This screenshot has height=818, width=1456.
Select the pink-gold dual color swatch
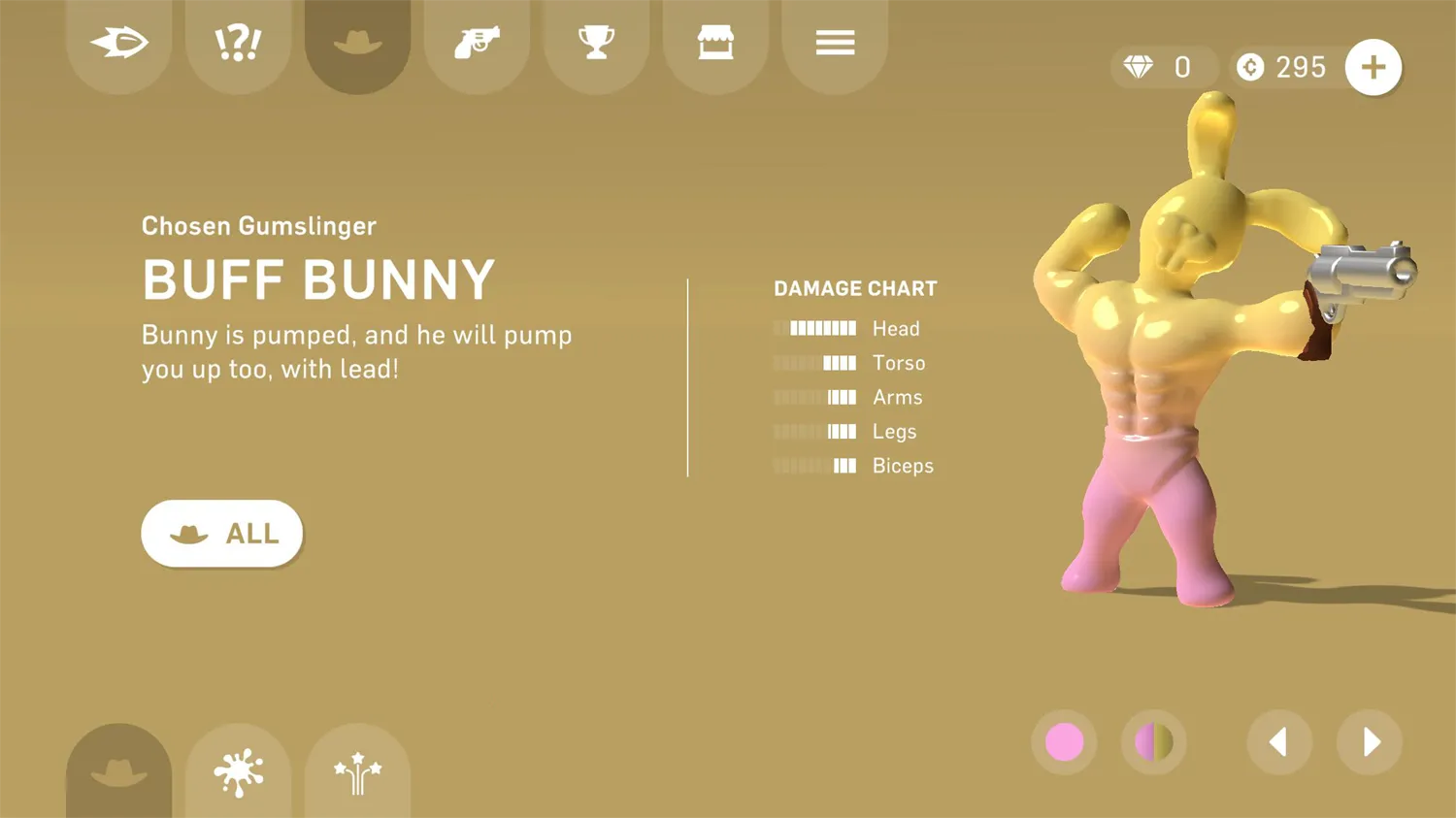pos(1153,742)
